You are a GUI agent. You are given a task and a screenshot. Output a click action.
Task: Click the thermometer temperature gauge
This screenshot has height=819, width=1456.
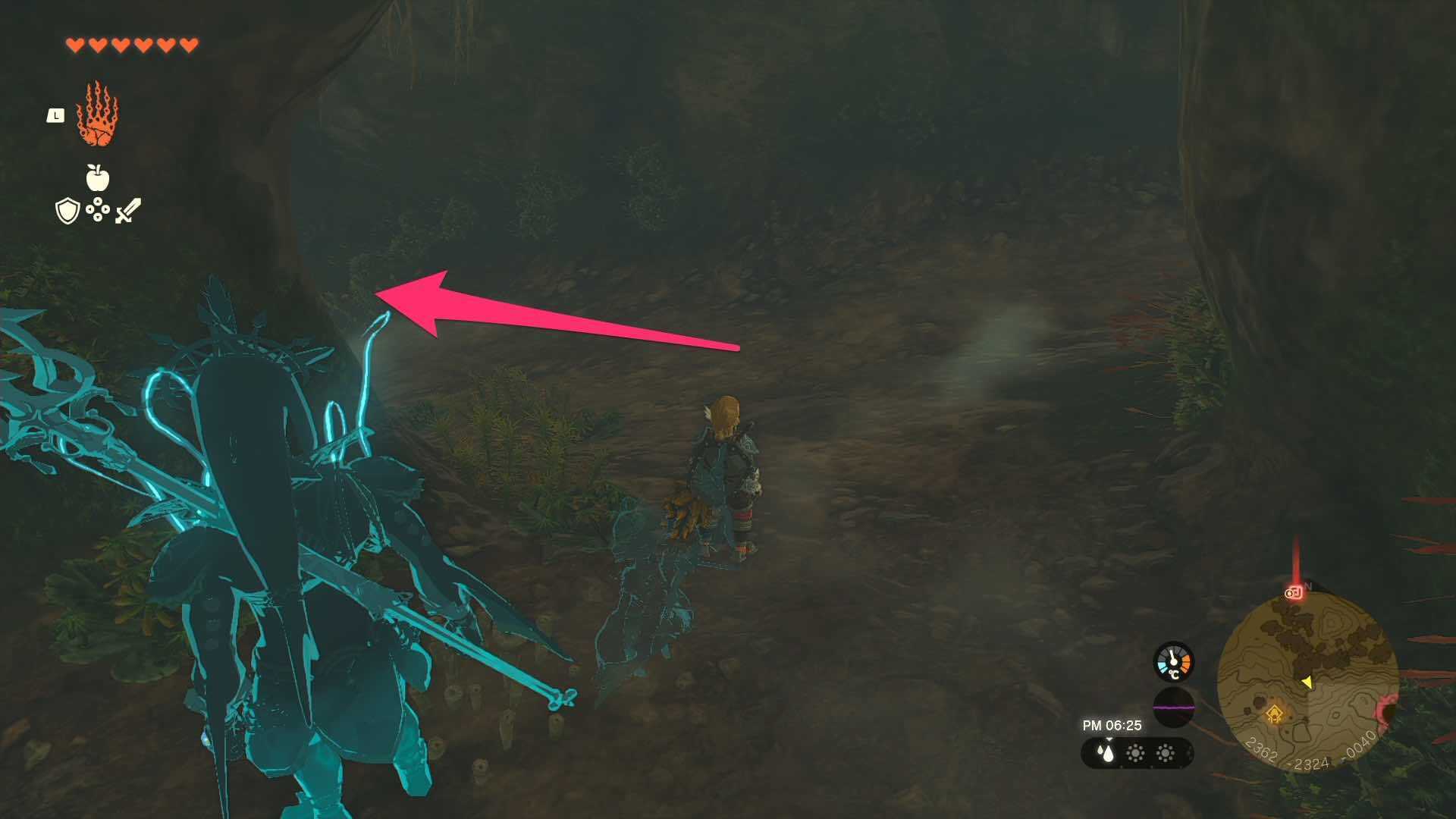[1172, 661]
